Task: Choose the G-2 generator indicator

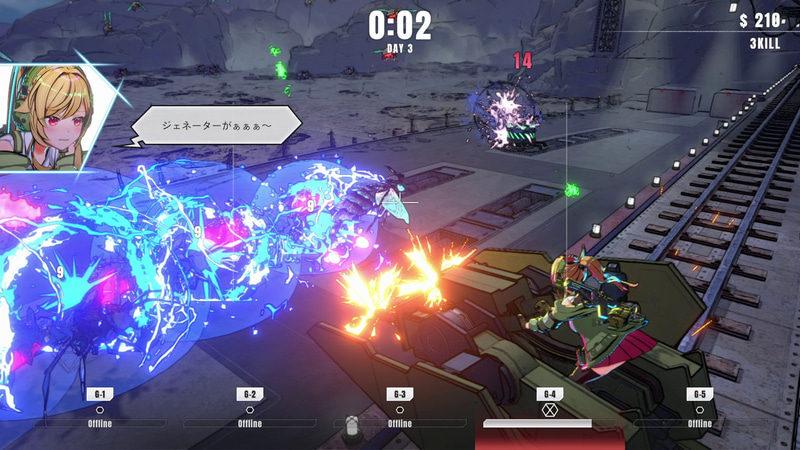Action: point(249,409)
